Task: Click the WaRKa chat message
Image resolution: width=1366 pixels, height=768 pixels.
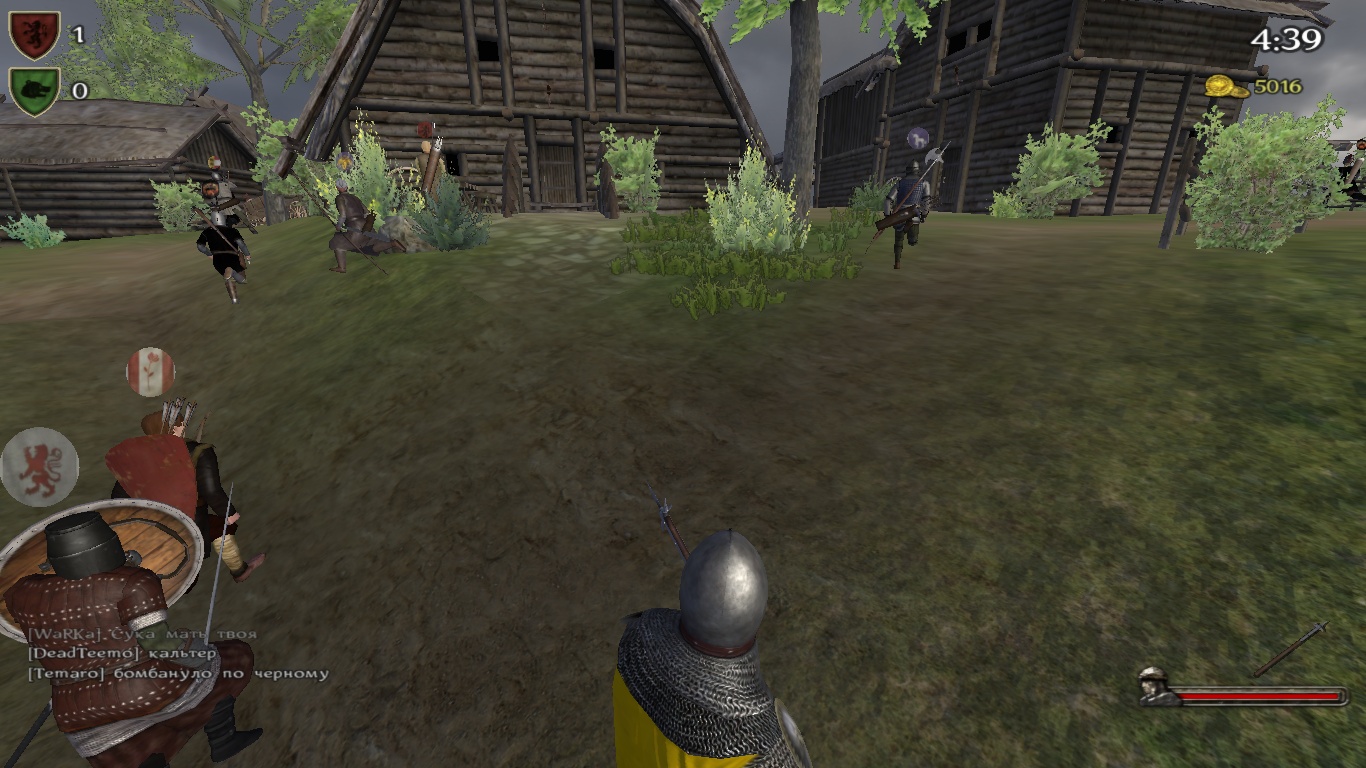Action: [x=142, y=634]
